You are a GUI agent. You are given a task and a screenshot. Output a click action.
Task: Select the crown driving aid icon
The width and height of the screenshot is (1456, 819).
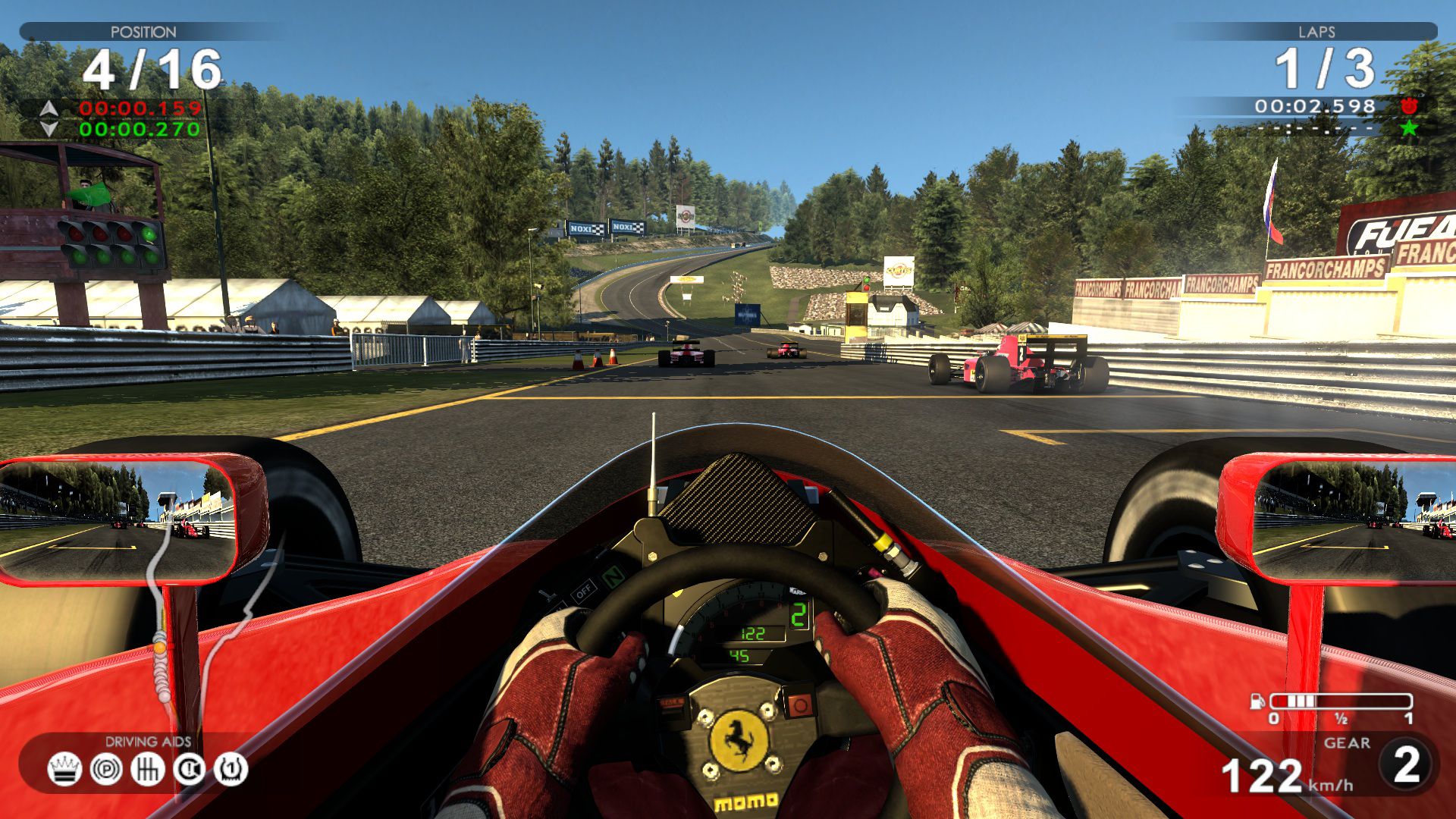64,769
